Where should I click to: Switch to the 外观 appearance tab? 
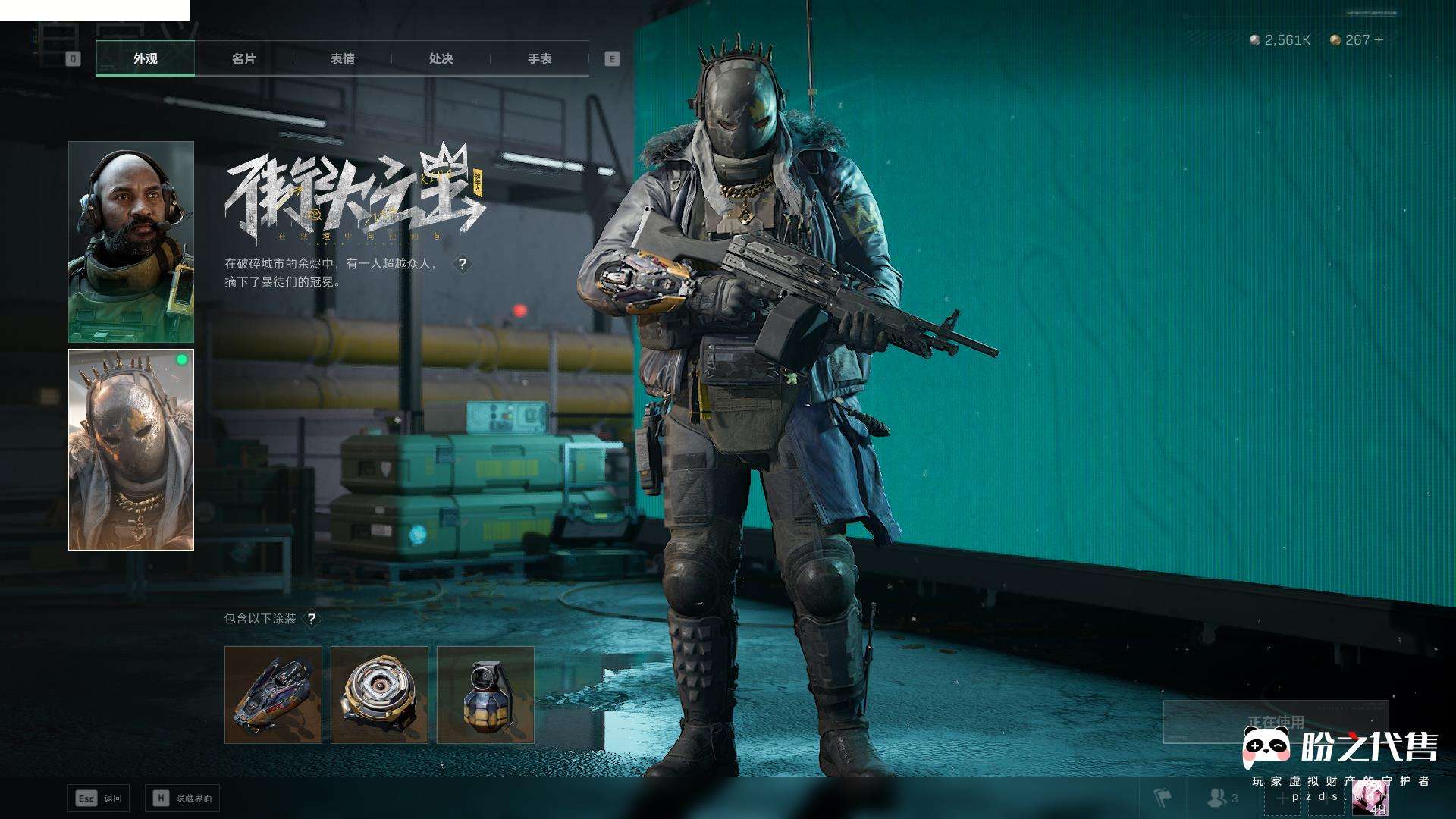coord(145,58)
